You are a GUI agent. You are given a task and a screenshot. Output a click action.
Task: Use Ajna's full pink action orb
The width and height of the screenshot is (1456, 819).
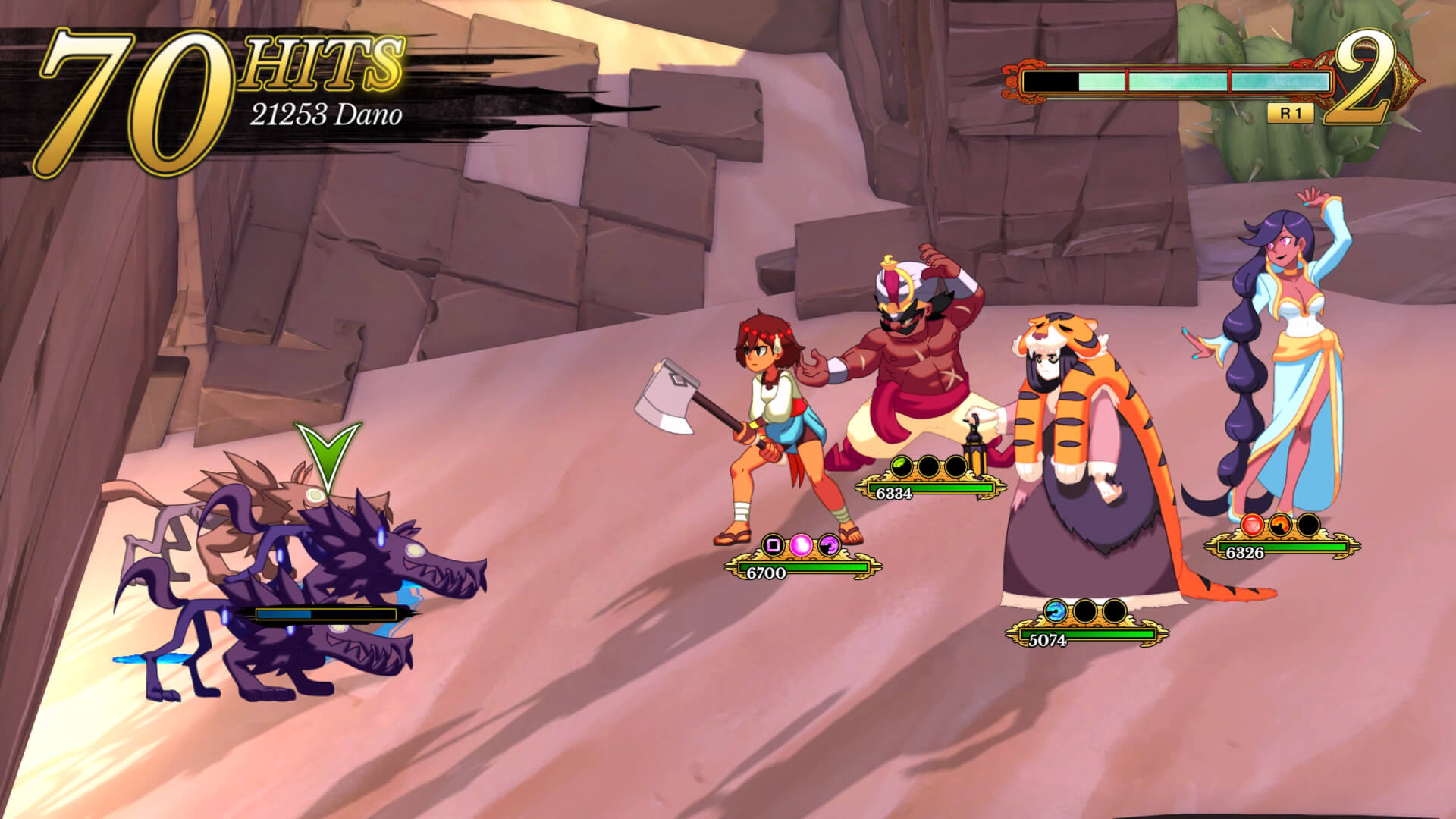802,544
